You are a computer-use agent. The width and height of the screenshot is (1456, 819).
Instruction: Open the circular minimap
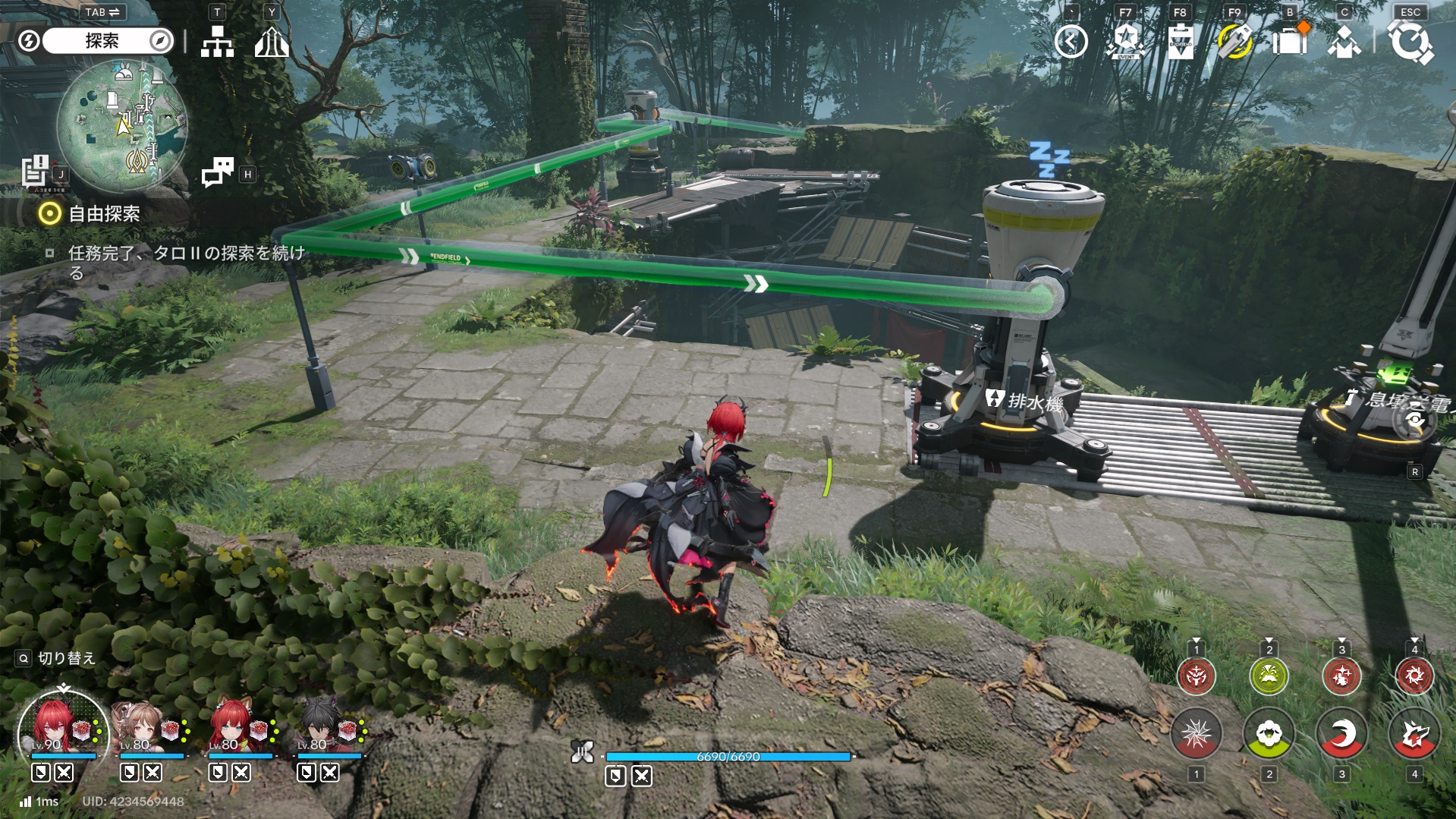pyautogui.click(x=122, y=124)
